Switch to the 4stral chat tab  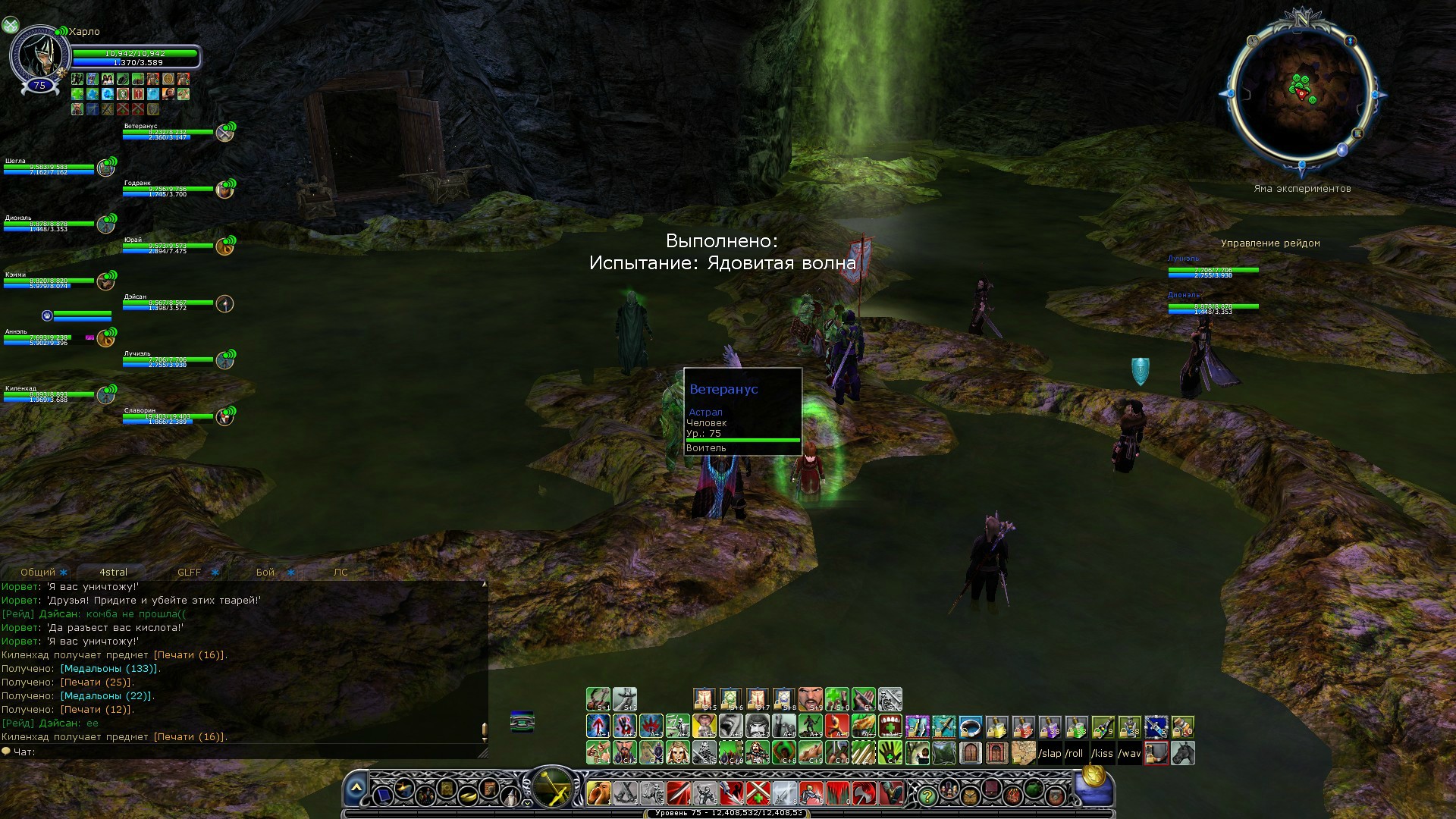click(x=114, y=573)
